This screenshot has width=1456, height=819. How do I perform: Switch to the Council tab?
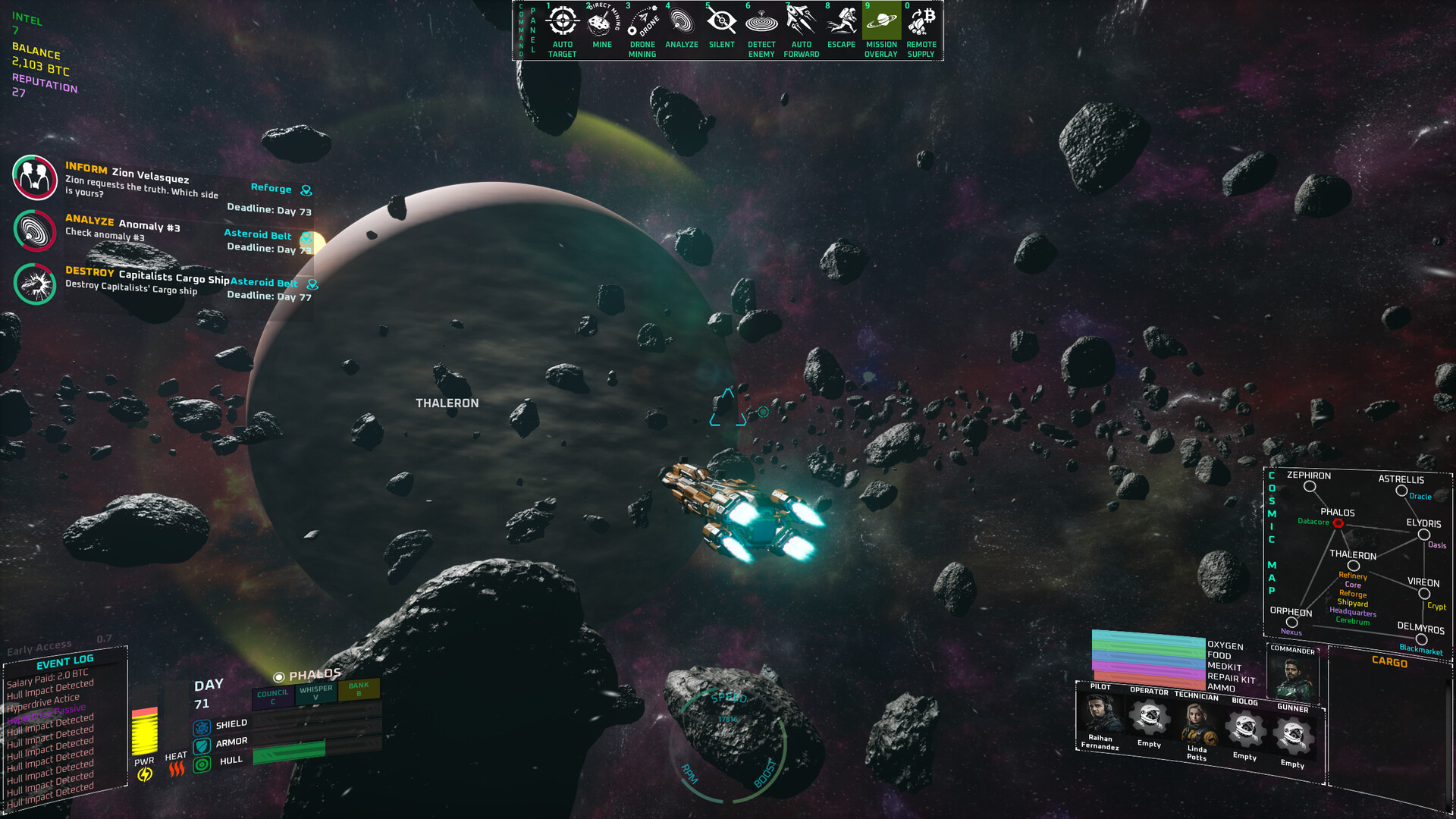[272, 696]
